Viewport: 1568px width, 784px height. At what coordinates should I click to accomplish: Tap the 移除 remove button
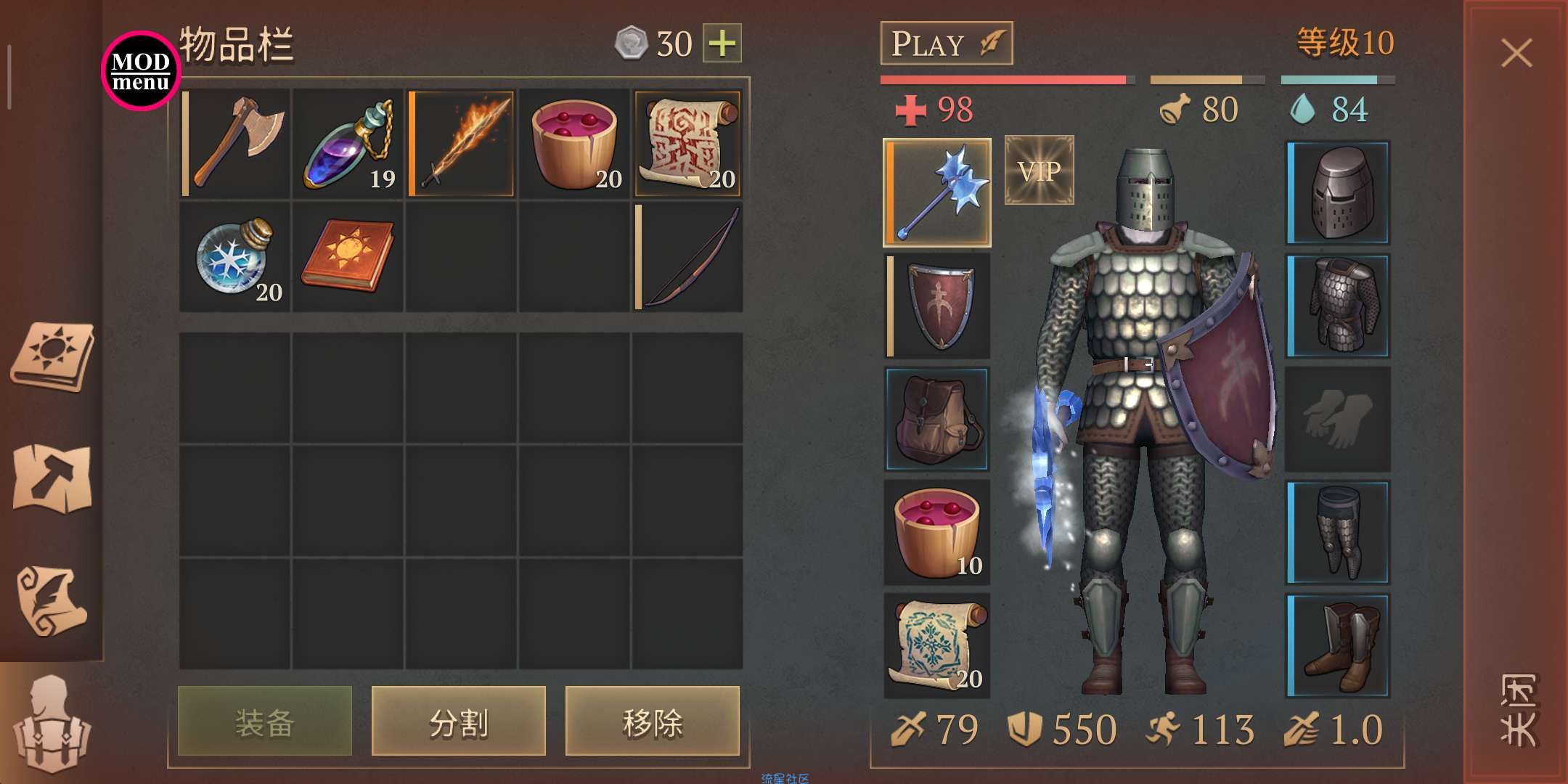click(x=653, y=722)
